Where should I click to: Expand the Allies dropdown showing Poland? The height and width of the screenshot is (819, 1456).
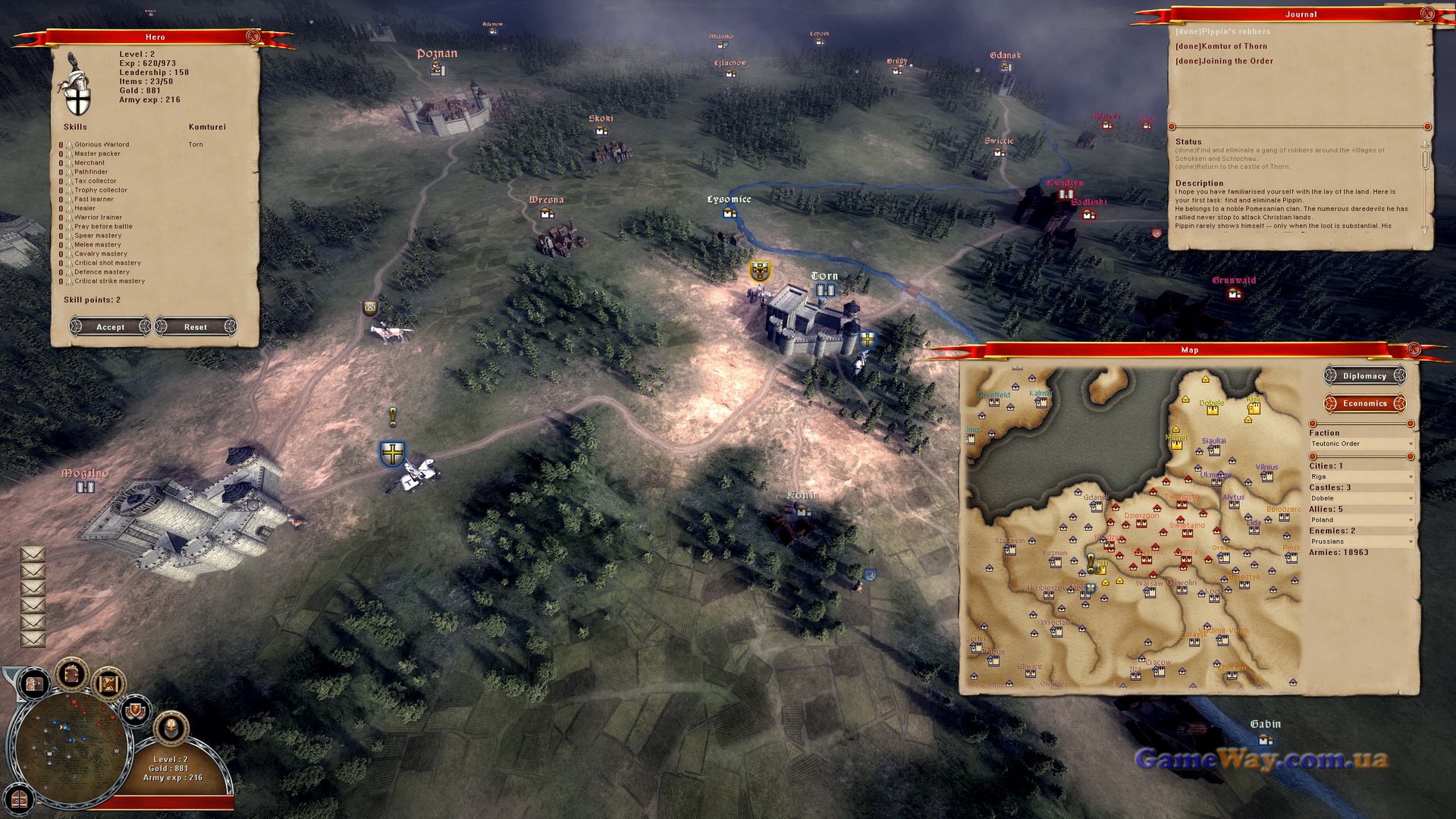click(1361, 519)
